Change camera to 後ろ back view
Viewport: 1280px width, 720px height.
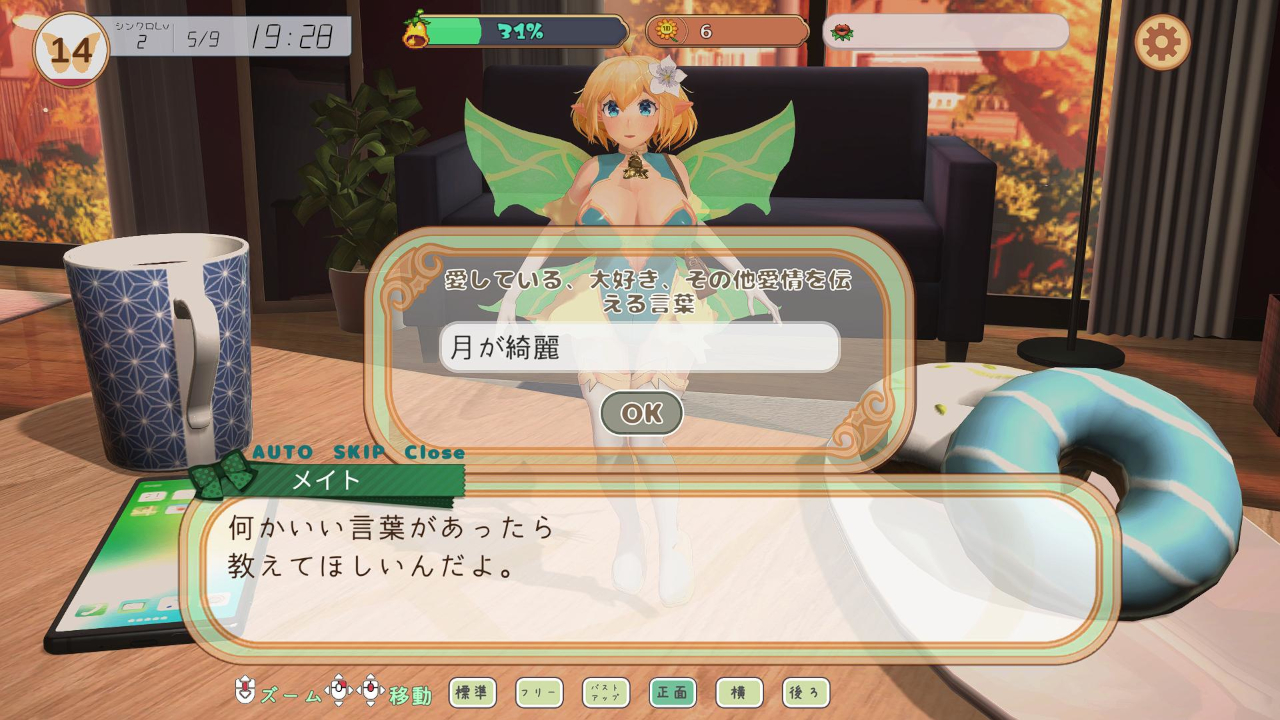click(x=806, y=692)
